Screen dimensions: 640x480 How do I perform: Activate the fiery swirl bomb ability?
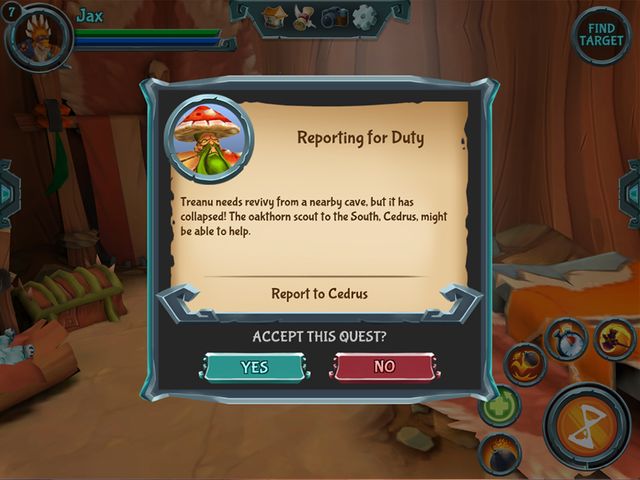pyautogui.click(x=524, y=363)
